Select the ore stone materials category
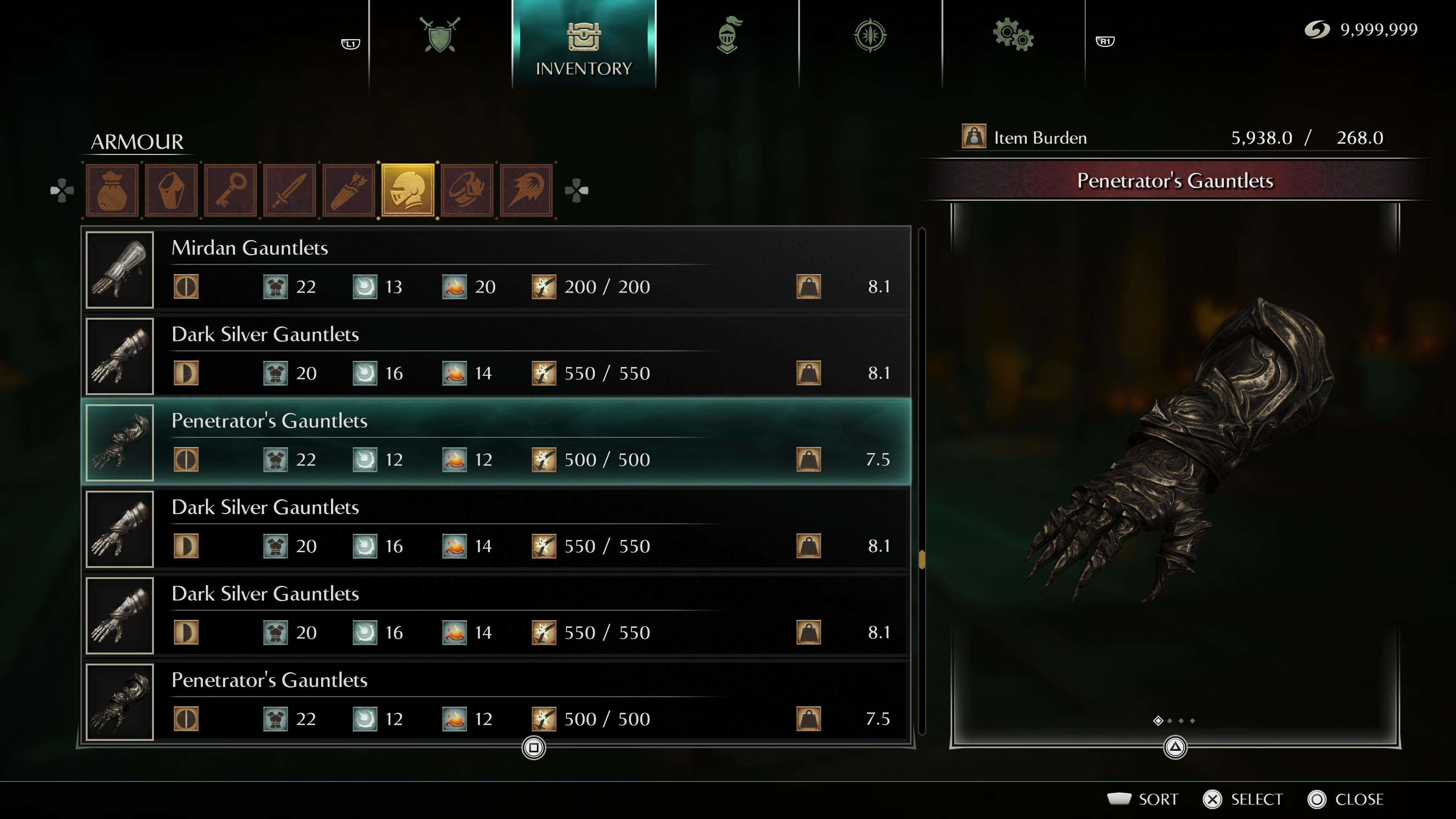Image resolution: width=1456 pixels, height=819 pixels. pyautogui.click(x=171, y=190)
